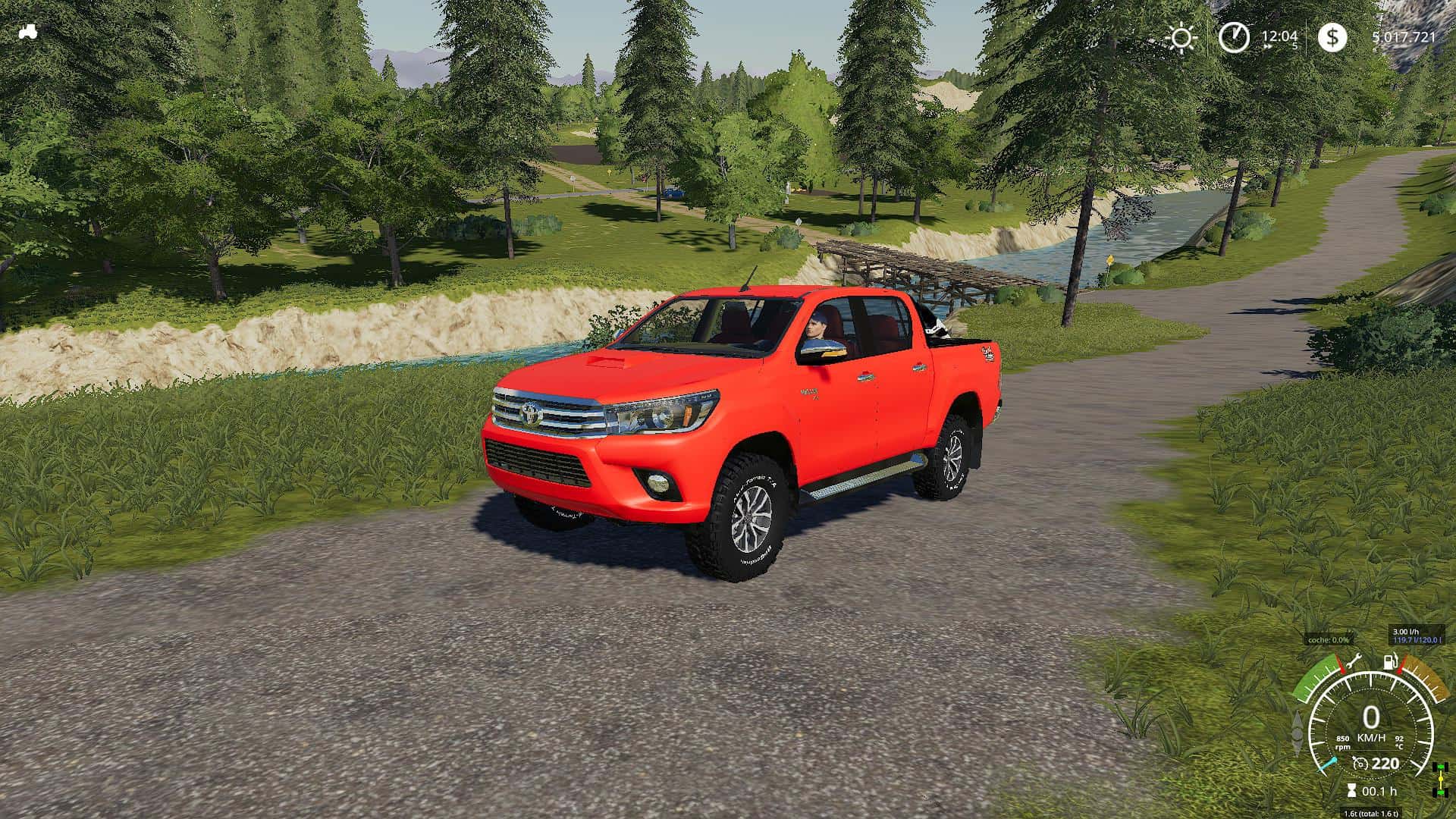Select the drivetrain axle diagram indicator

[x=1439, y=779]
